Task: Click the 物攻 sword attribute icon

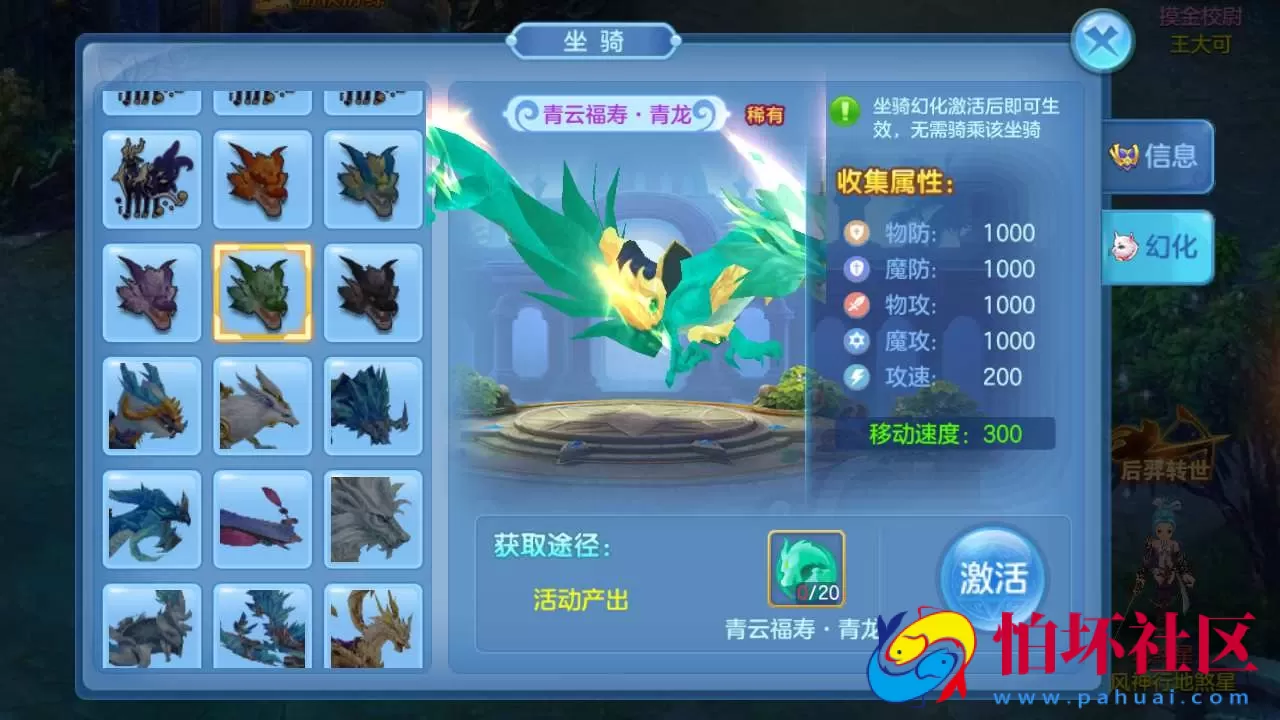Action: pyautogui.click(x=857, y=304)
